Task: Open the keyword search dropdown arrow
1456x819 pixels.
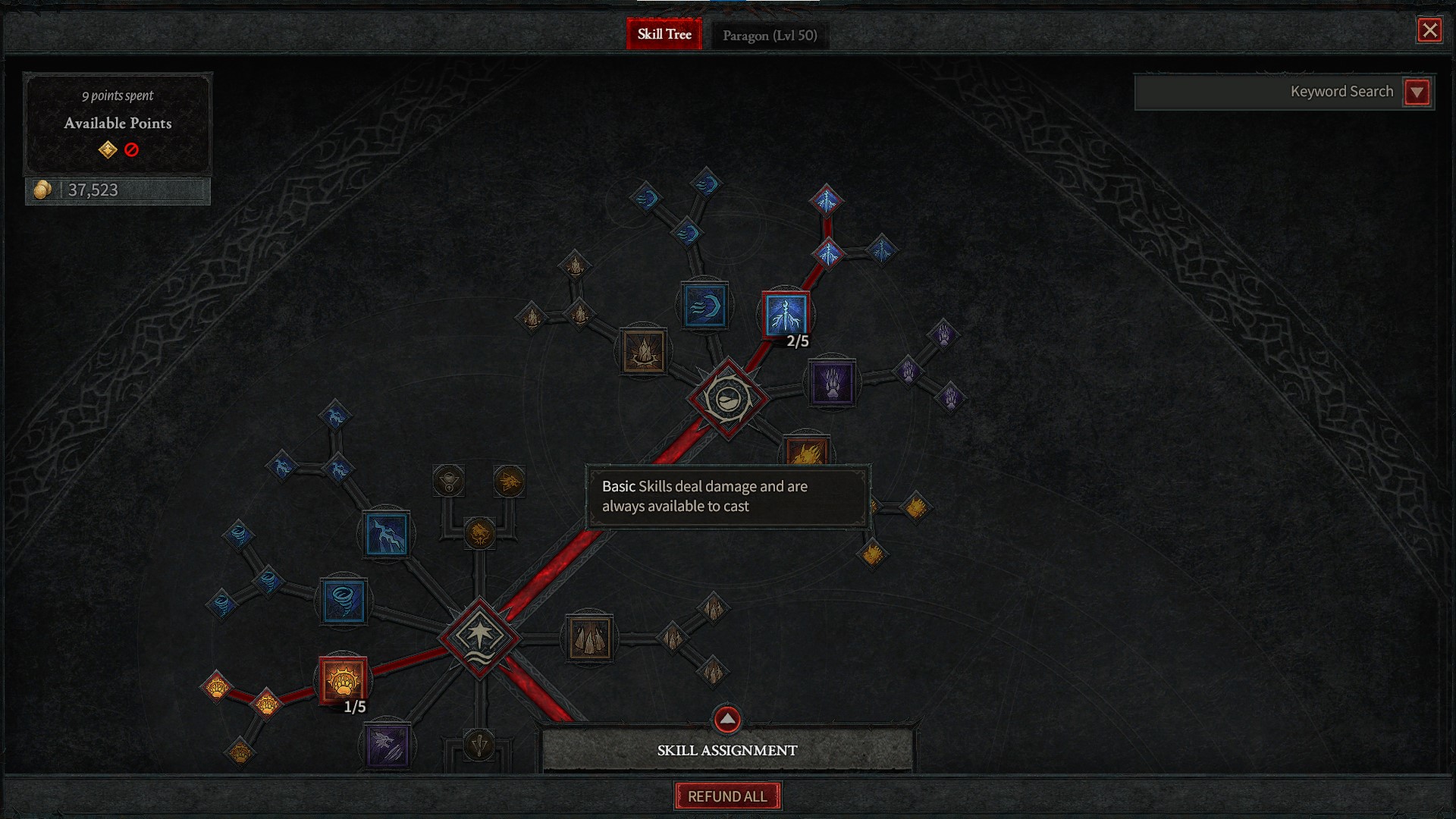Action: tap(1417, 93)
